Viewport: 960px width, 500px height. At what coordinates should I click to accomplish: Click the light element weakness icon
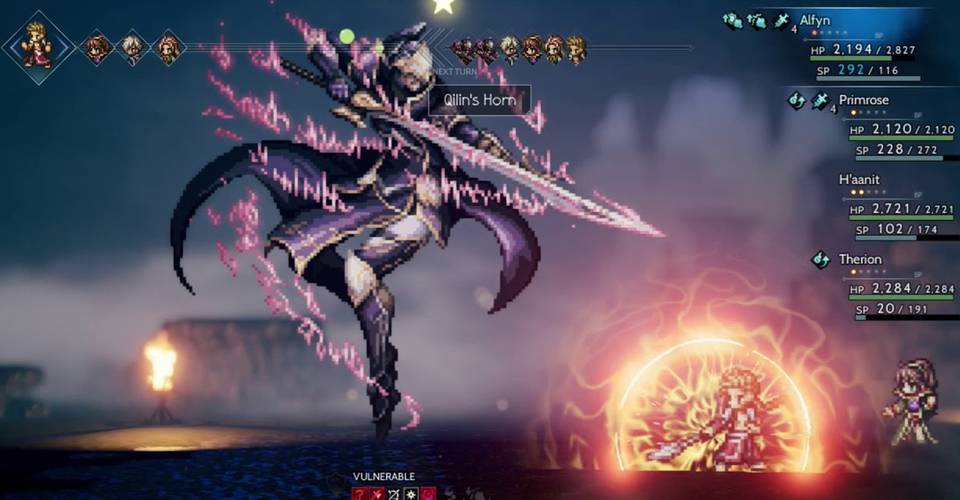411,494
